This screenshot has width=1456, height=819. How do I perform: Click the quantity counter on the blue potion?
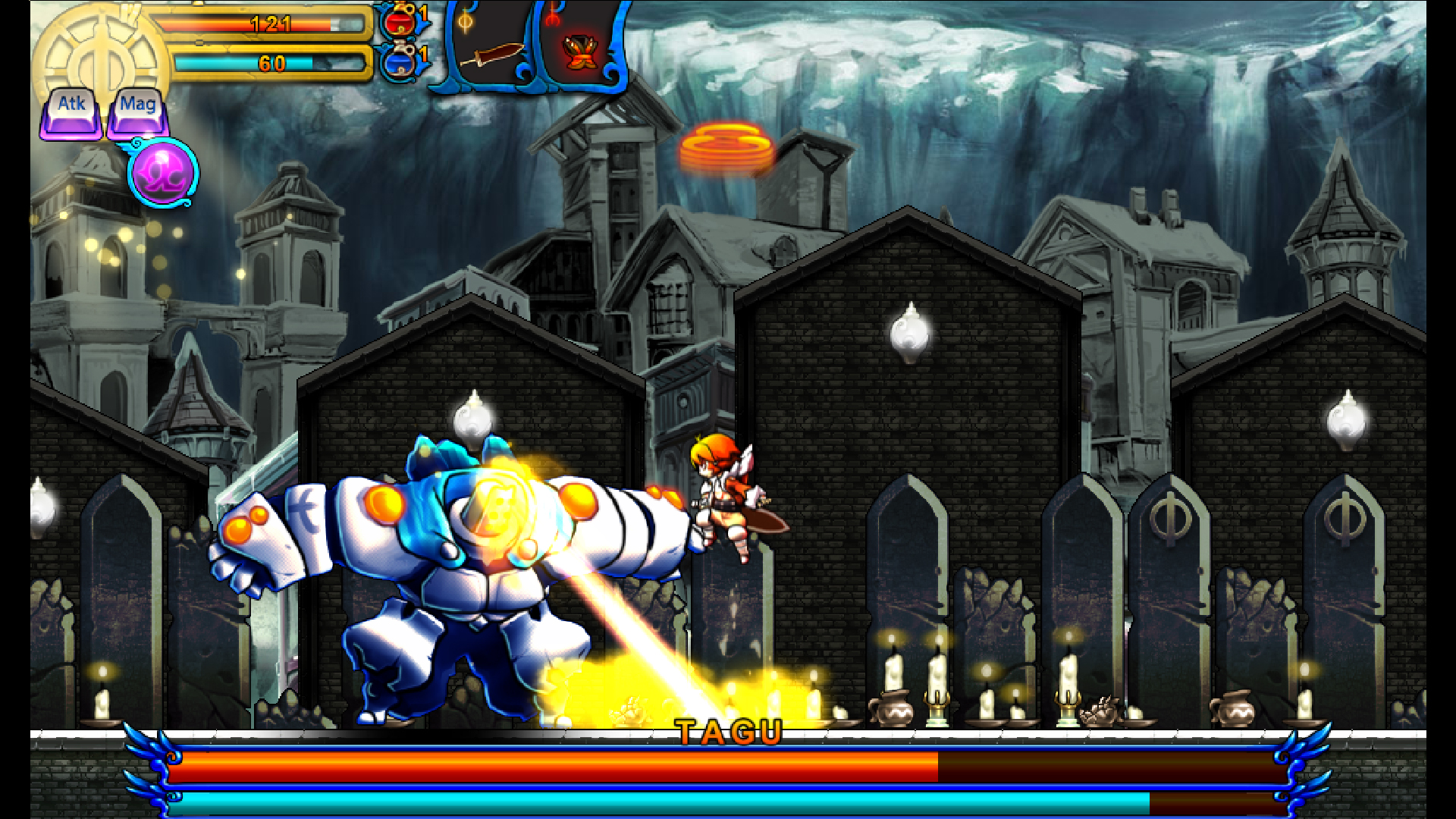click(422, 55)
